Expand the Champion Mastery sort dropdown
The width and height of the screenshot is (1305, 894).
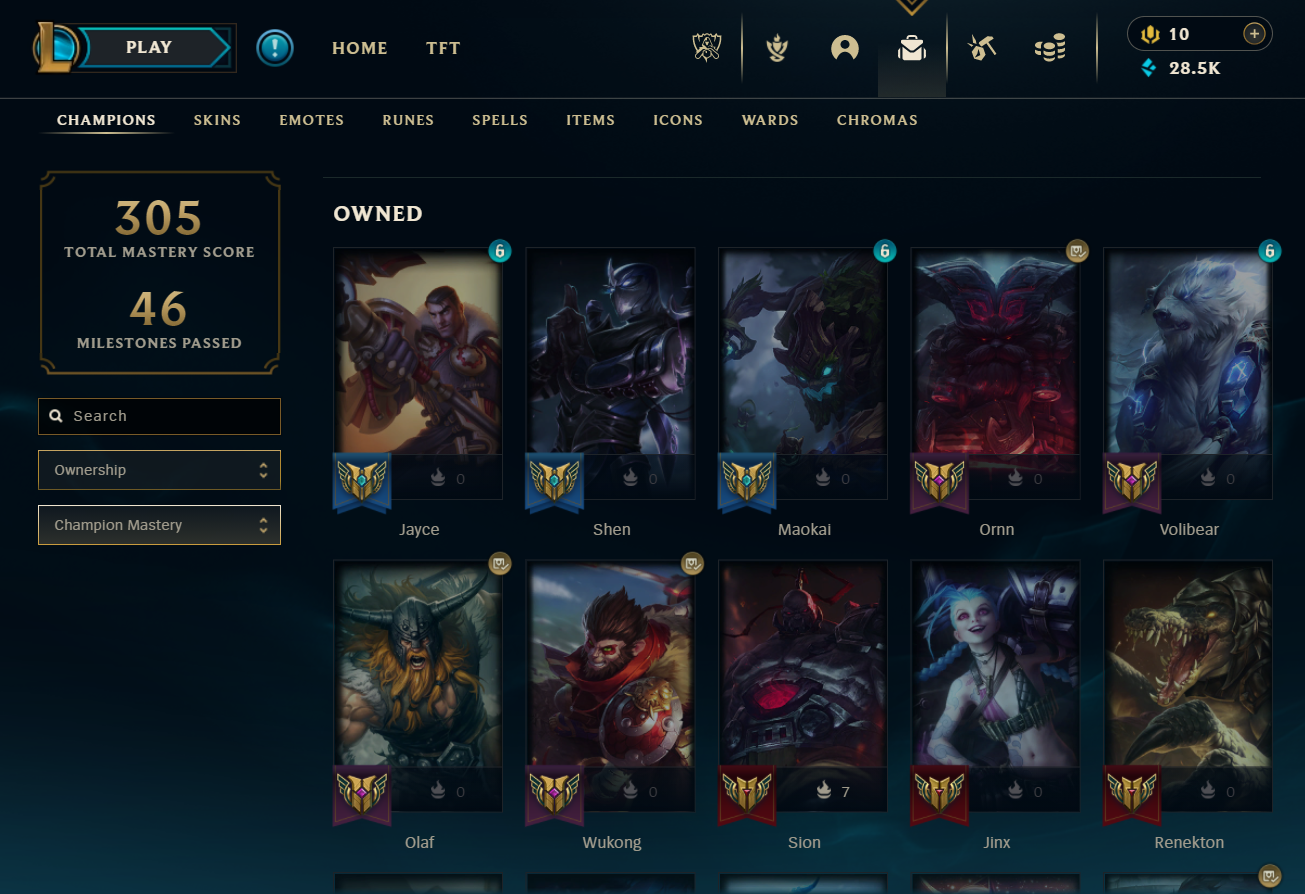160,525
